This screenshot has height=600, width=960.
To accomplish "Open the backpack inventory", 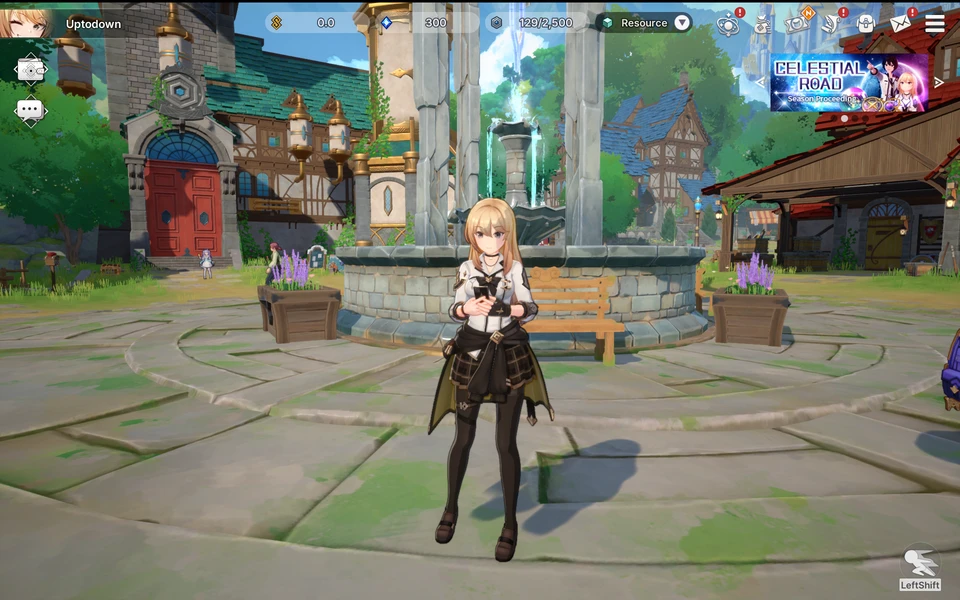I will (866, 24).
